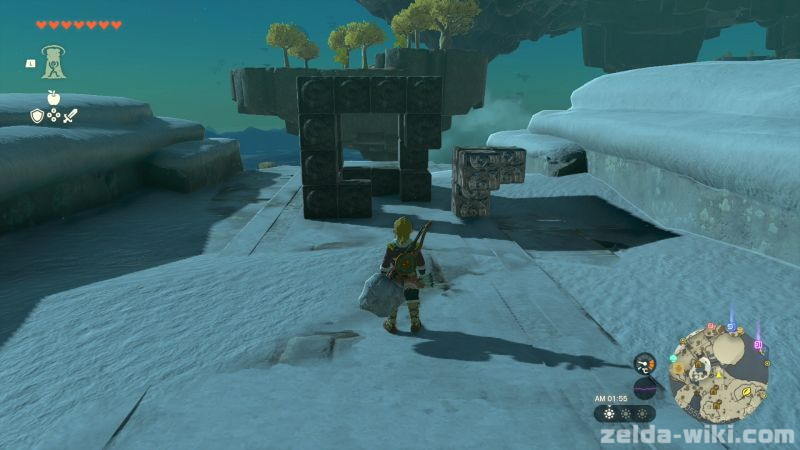This screenshot has width=800, height=450.
Task: Check the temperature gauge dial
Action: [x=645, y=363]
